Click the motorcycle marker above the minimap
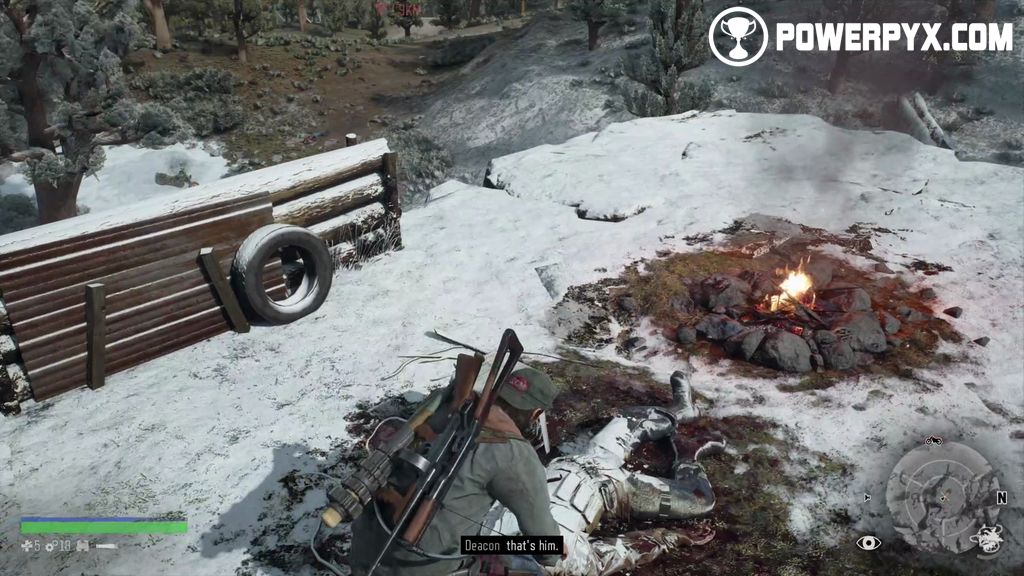Viewport: 1024px width, 576px height. 934,441
